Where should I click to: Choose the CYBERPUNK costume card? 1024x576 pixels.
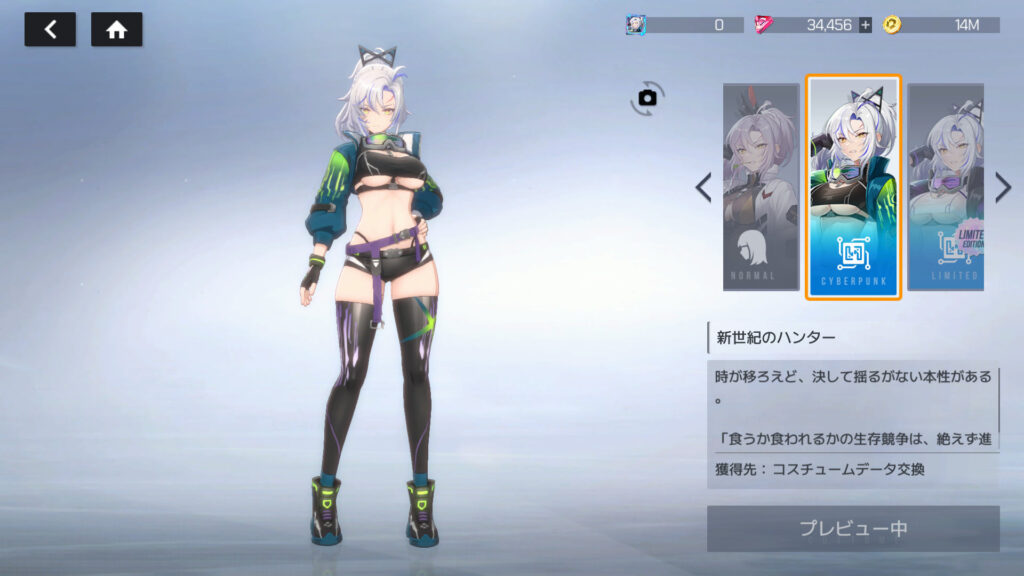853,187
